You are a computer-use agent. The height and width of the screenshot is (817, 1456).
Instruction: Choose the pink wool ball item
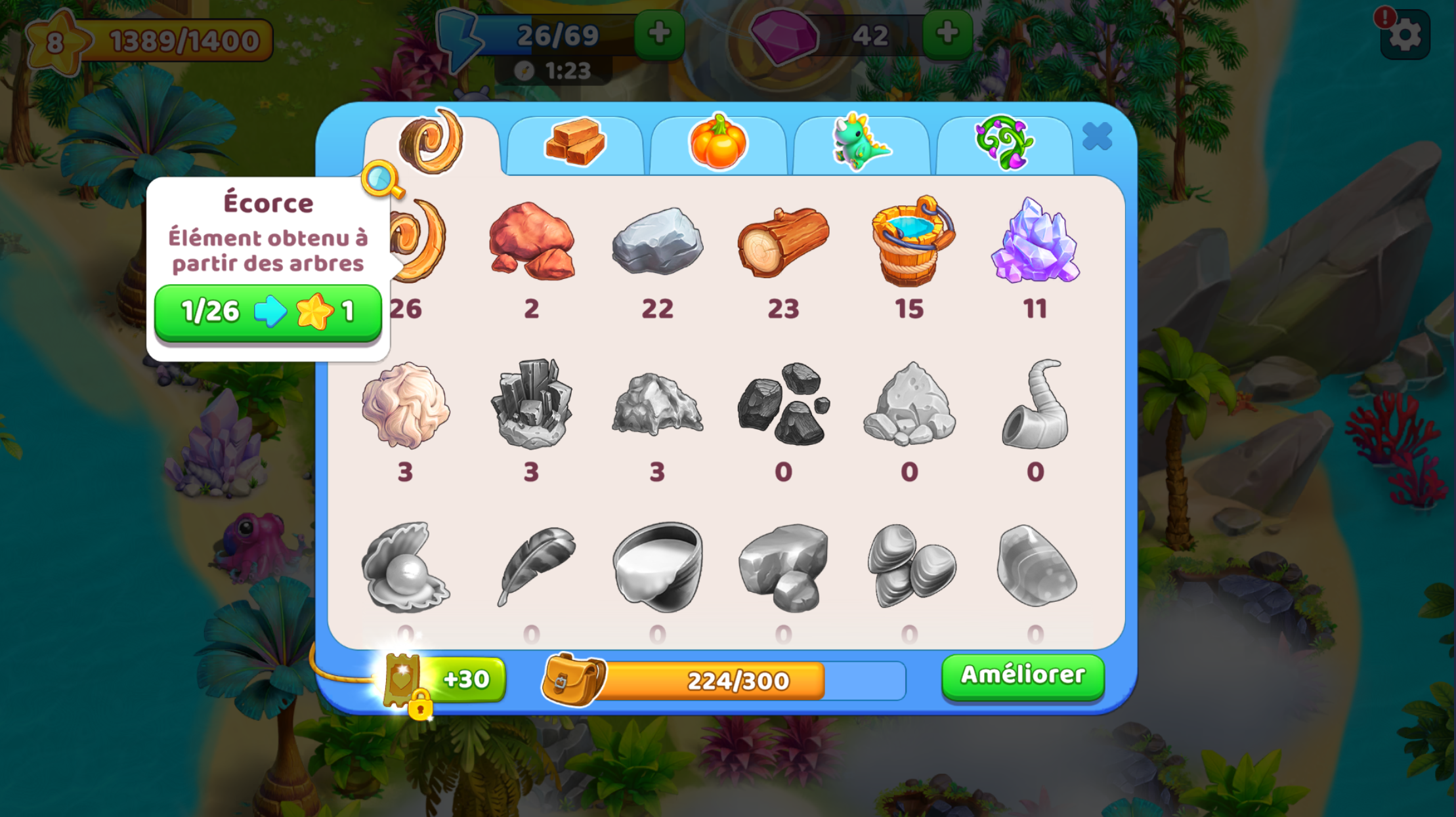click(406, 405)
